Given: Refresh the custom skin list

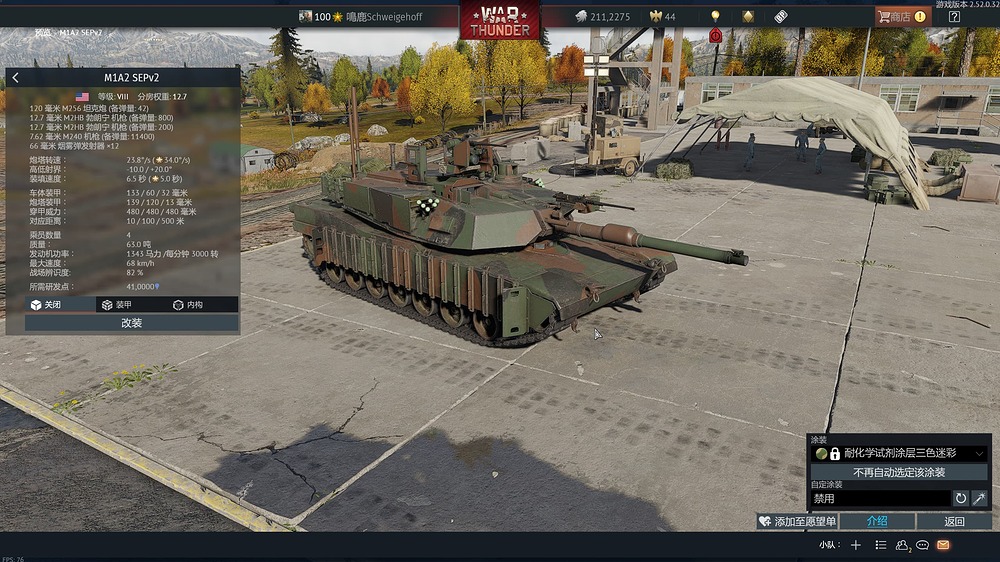Looking at the screenshot, I should 961,498.
